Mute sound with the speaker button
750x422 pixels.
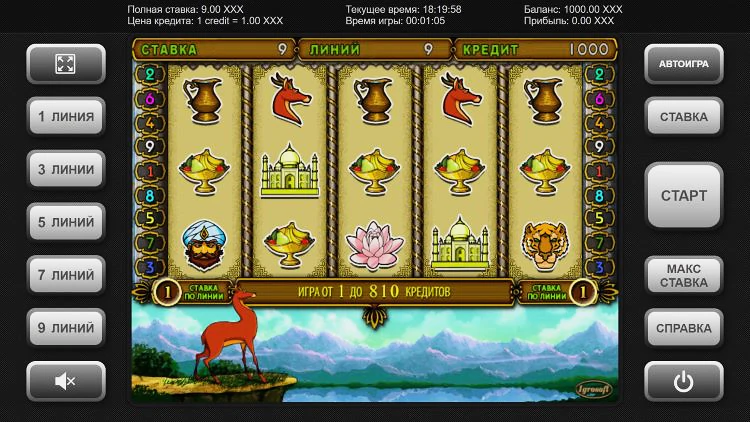(x=66, y=380)
